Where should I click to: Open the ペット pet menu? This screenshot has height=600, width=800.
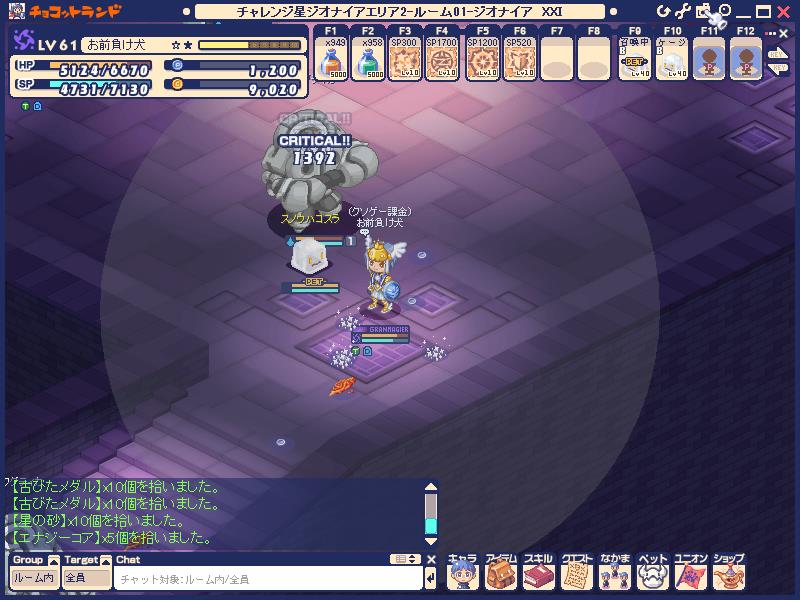click(x=652, y=573)
